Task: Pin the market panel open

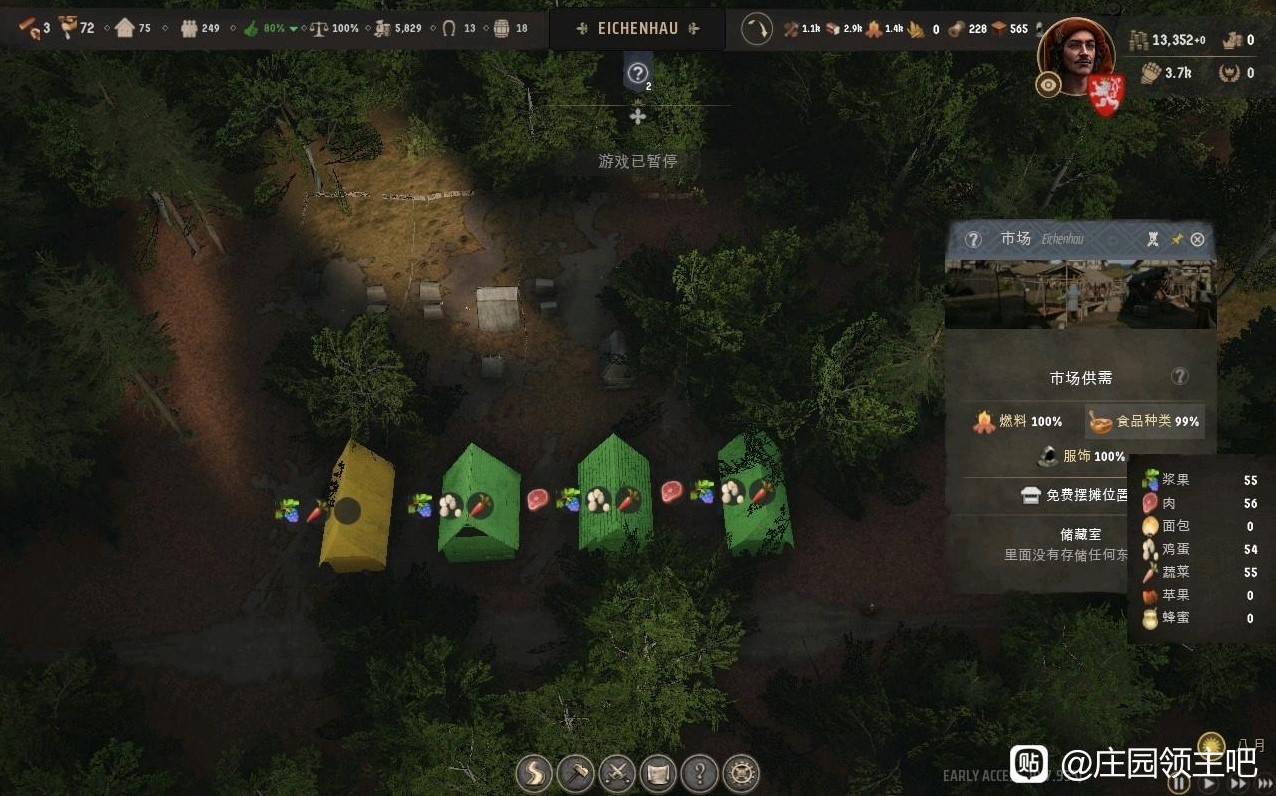Action: (1177, 240)
